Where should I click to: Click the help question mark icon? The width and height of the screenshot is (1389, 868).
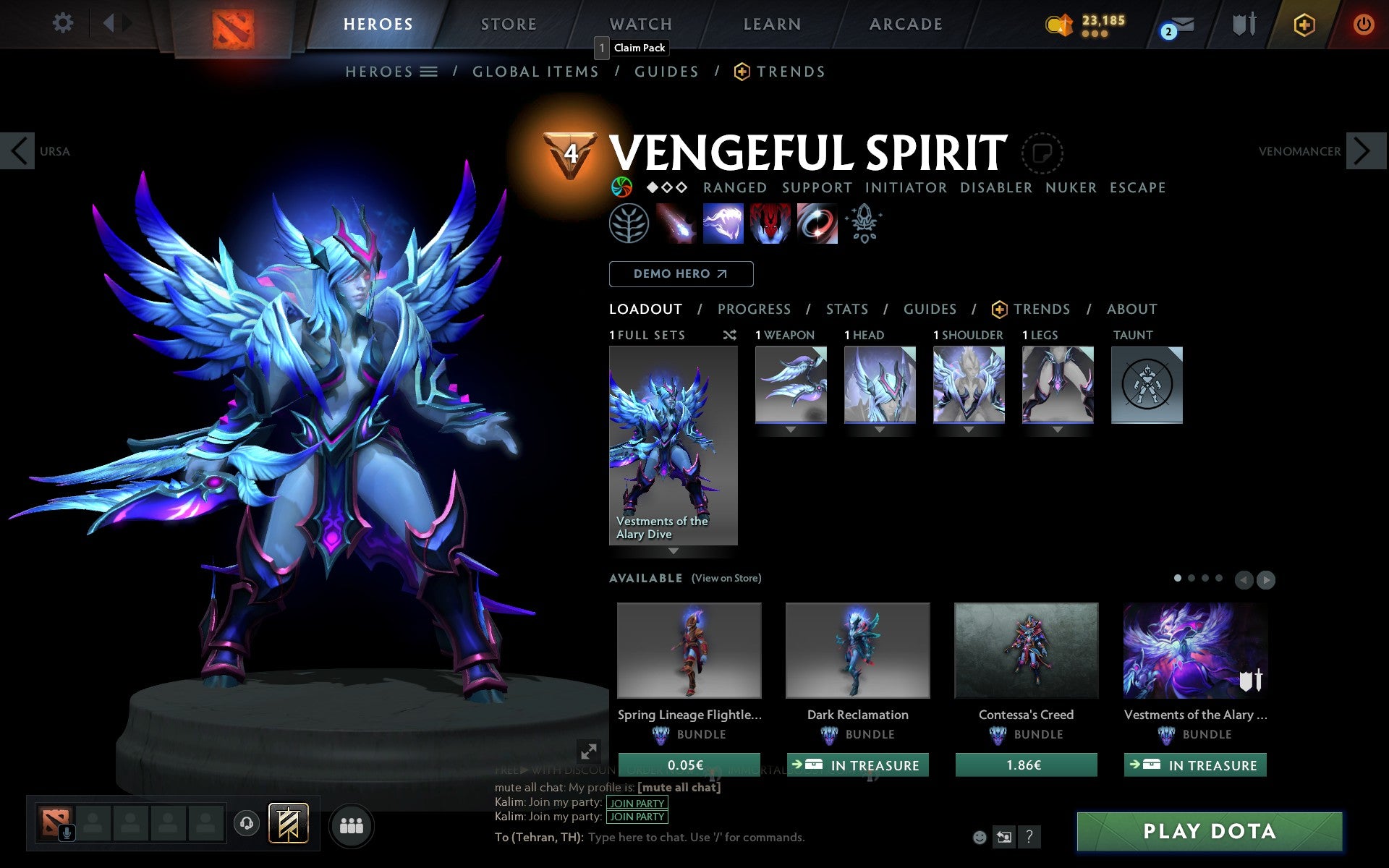pos(1029,837)
